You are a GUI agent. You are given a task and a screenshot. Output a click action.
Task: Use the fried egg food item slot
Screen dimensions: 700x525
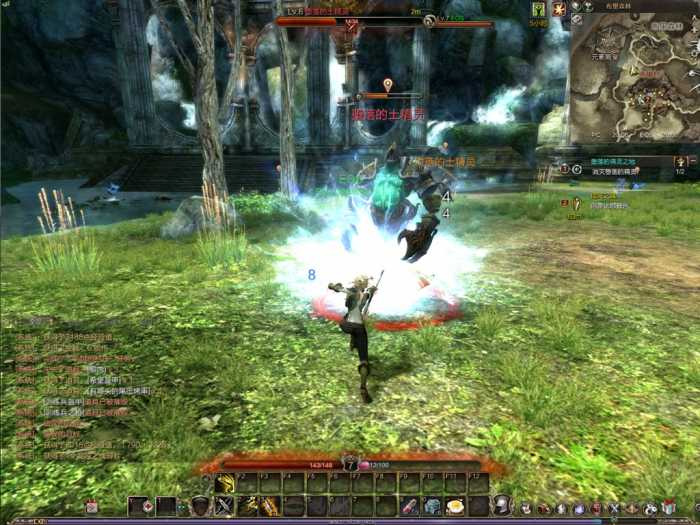click(455, 507)
